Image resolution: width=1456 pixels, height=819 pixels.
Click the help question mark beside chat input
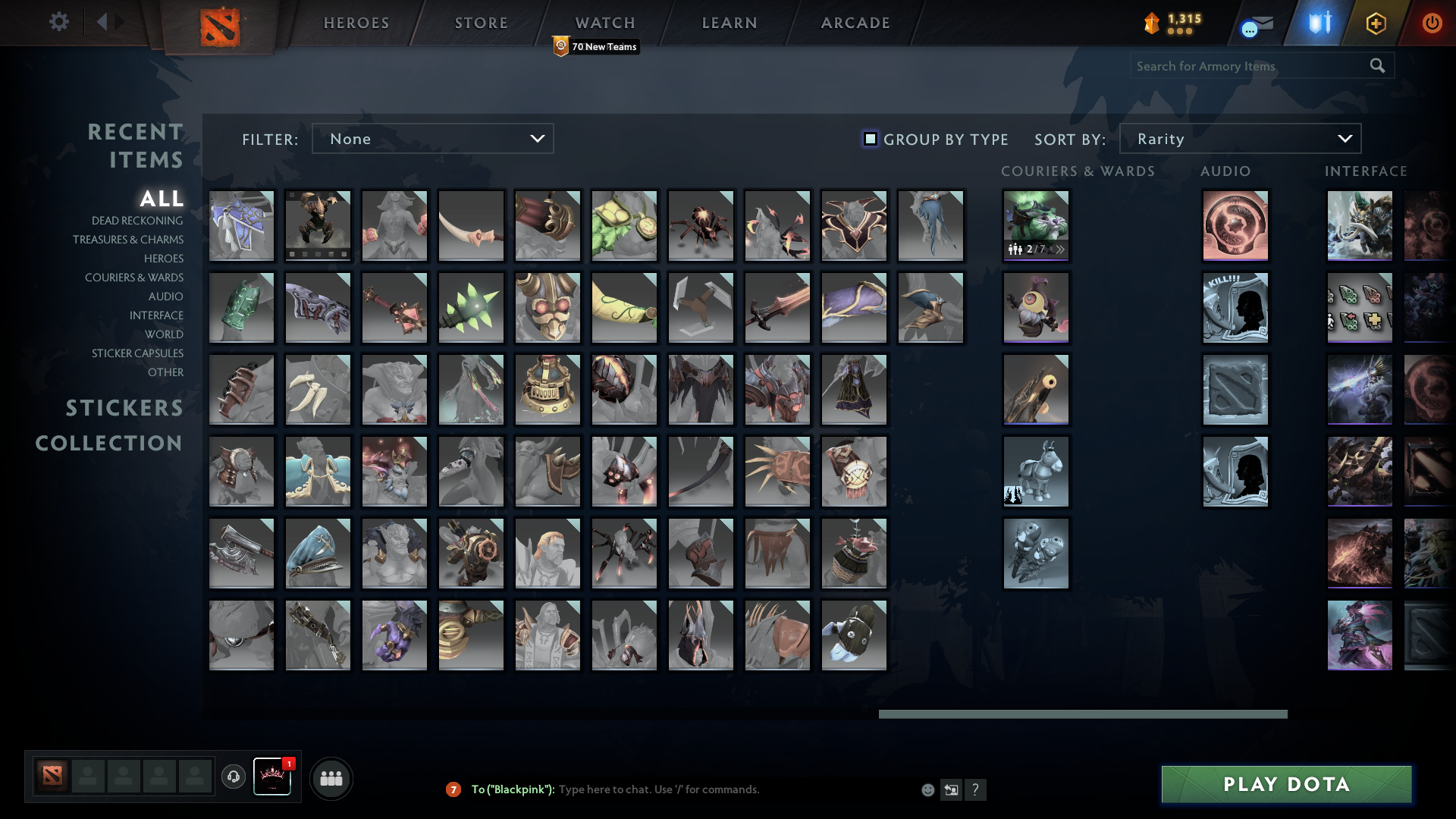pyautogui.click(x=977, y=789)
